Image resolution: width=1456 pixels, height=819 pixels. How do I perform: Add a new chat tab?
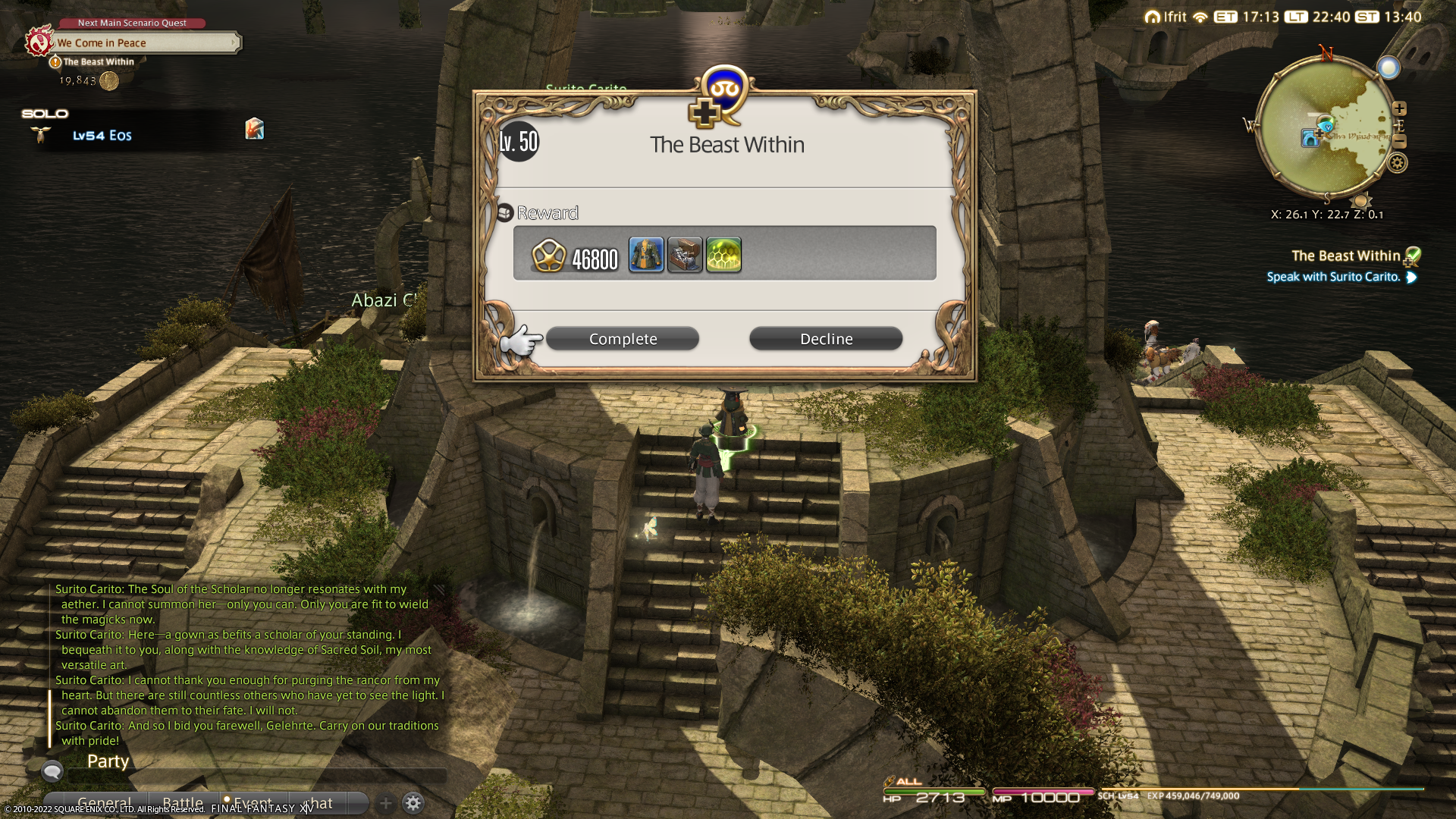pyautogui.click(x=386, y=803)
